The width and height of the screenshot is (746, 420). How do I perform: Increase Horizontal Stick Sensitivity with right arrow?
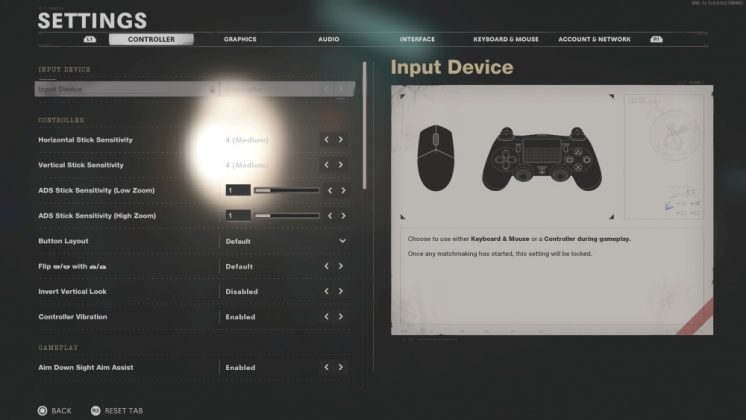341,140
